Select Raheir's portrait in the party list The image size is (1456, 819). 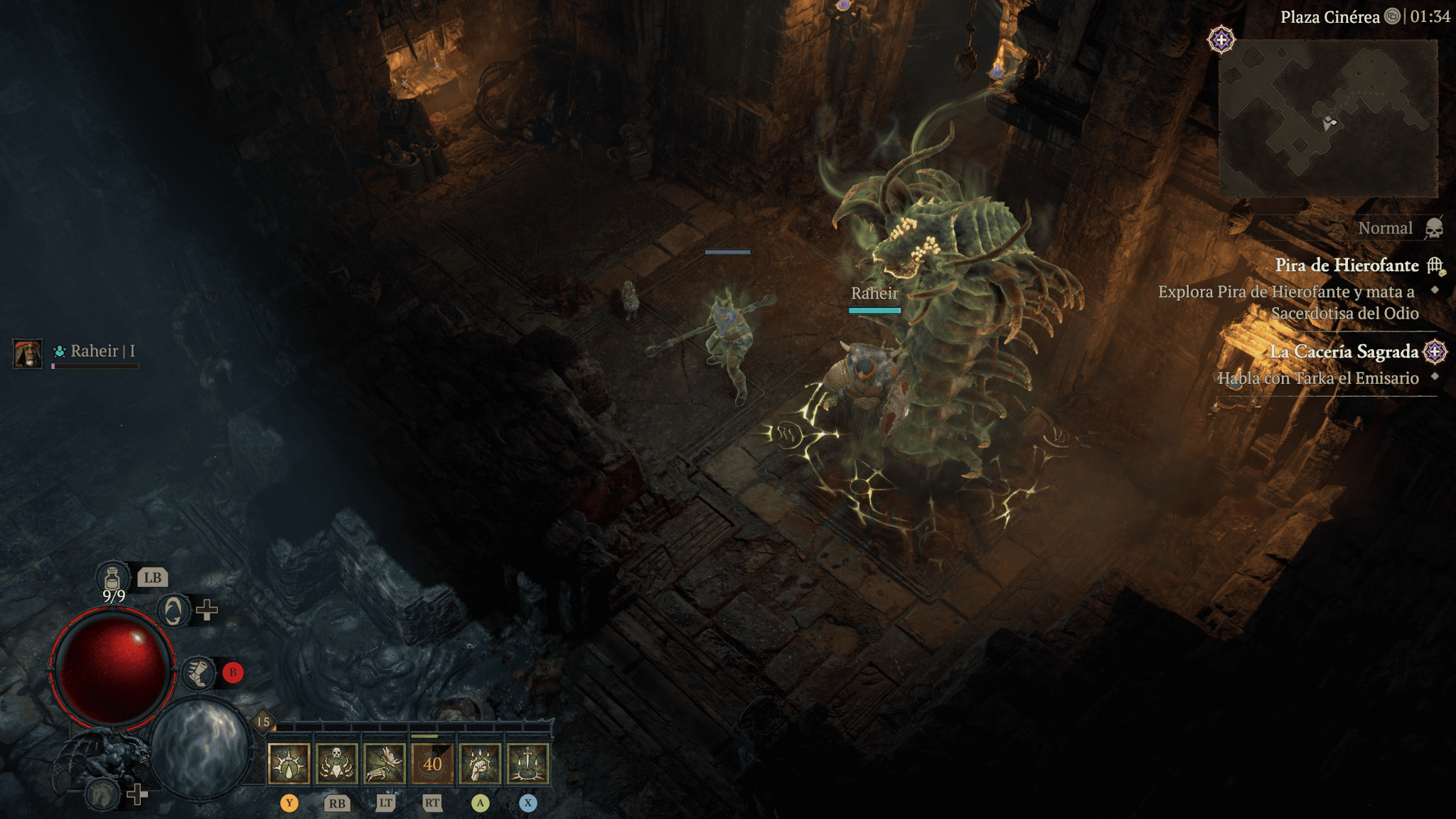tap(28, 353)
